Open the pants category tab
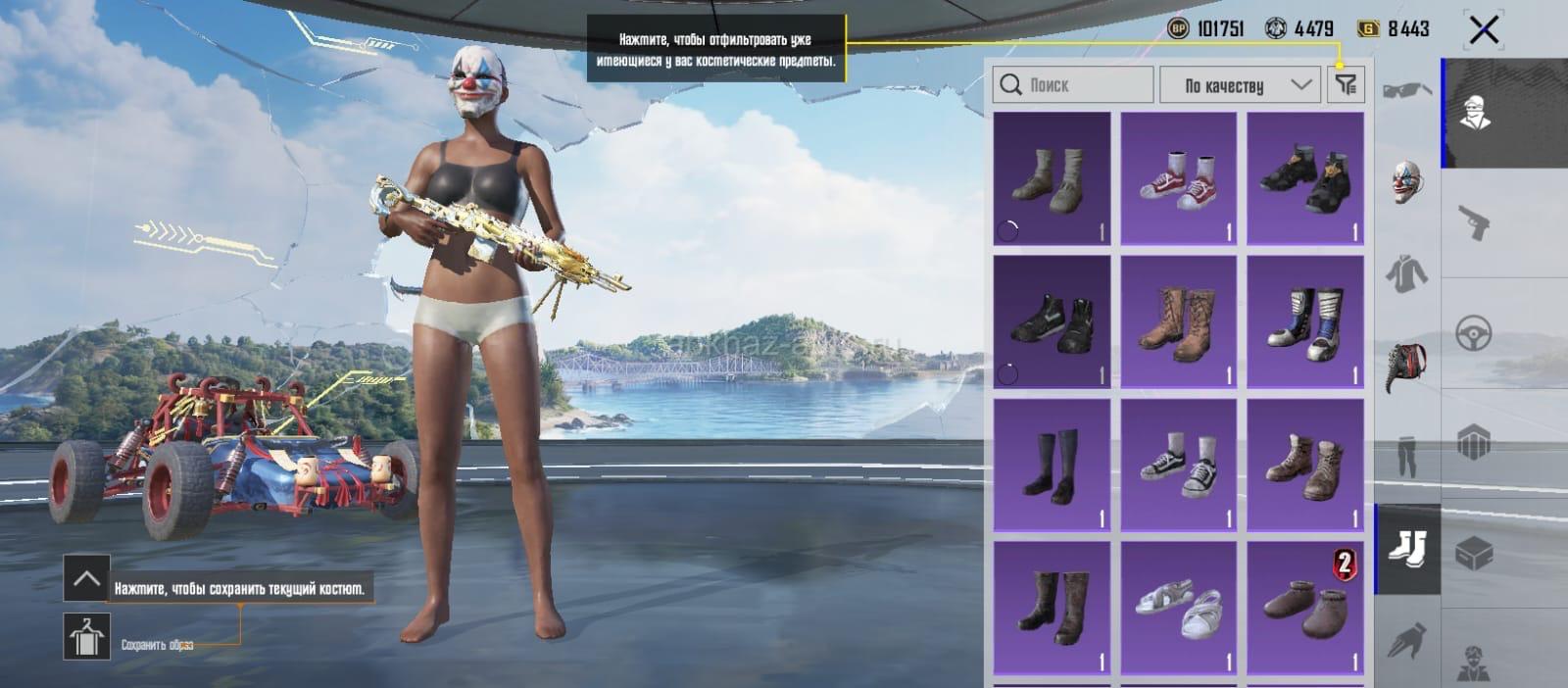Image resolution: width=1568 pixels, height=688 pixels. coord(1407,456)
